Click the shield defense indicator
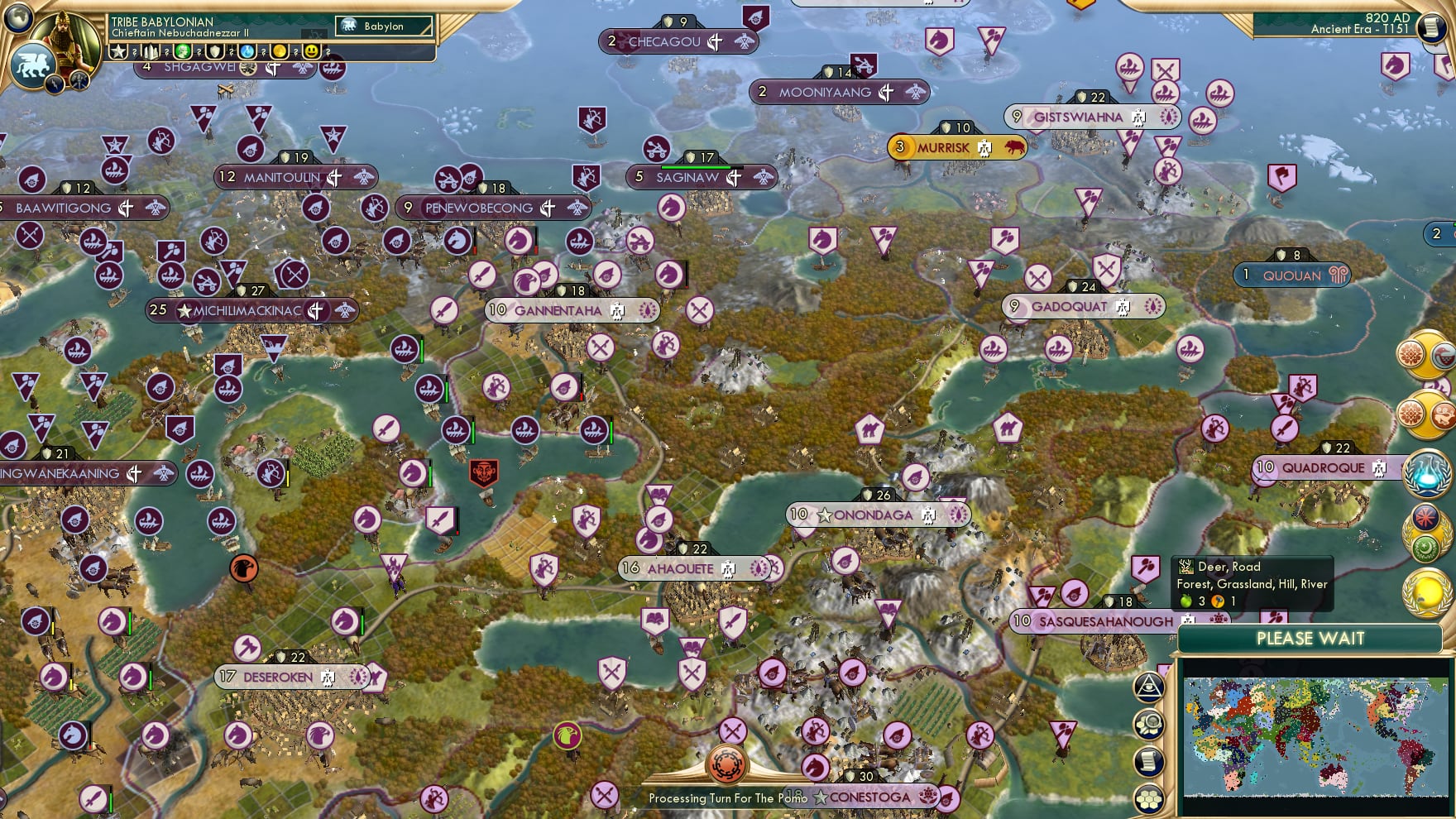The image size is (1456, 819). point(216,51)
